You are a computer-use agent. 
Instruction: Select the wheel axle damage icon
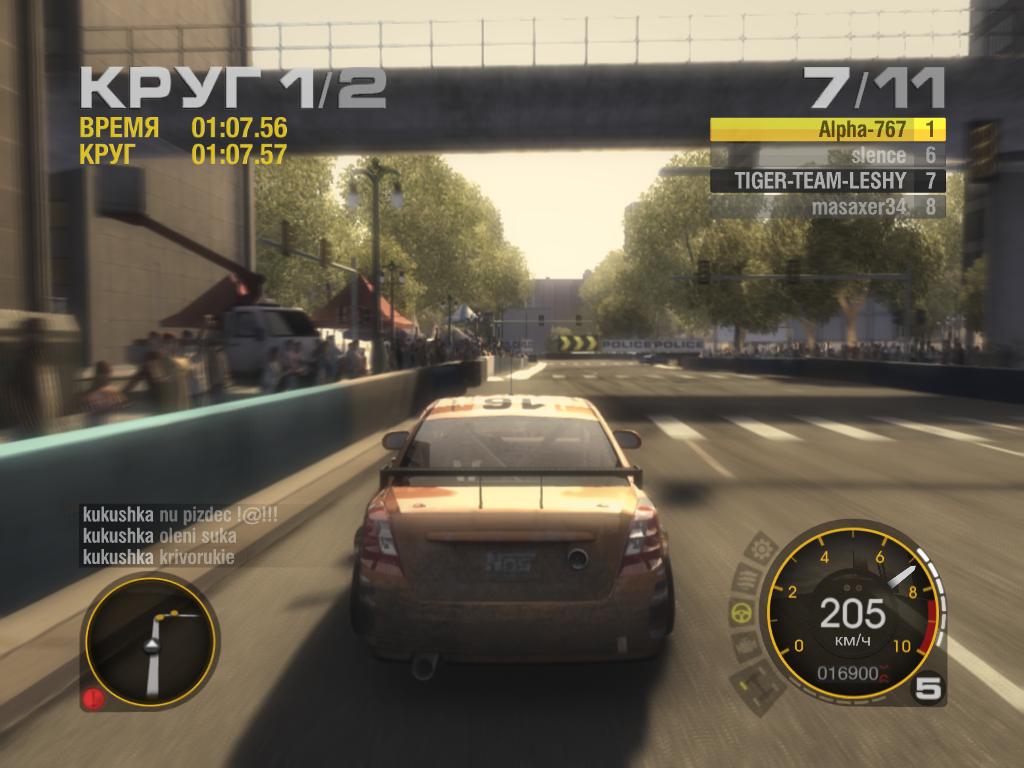tap(753, 682)
